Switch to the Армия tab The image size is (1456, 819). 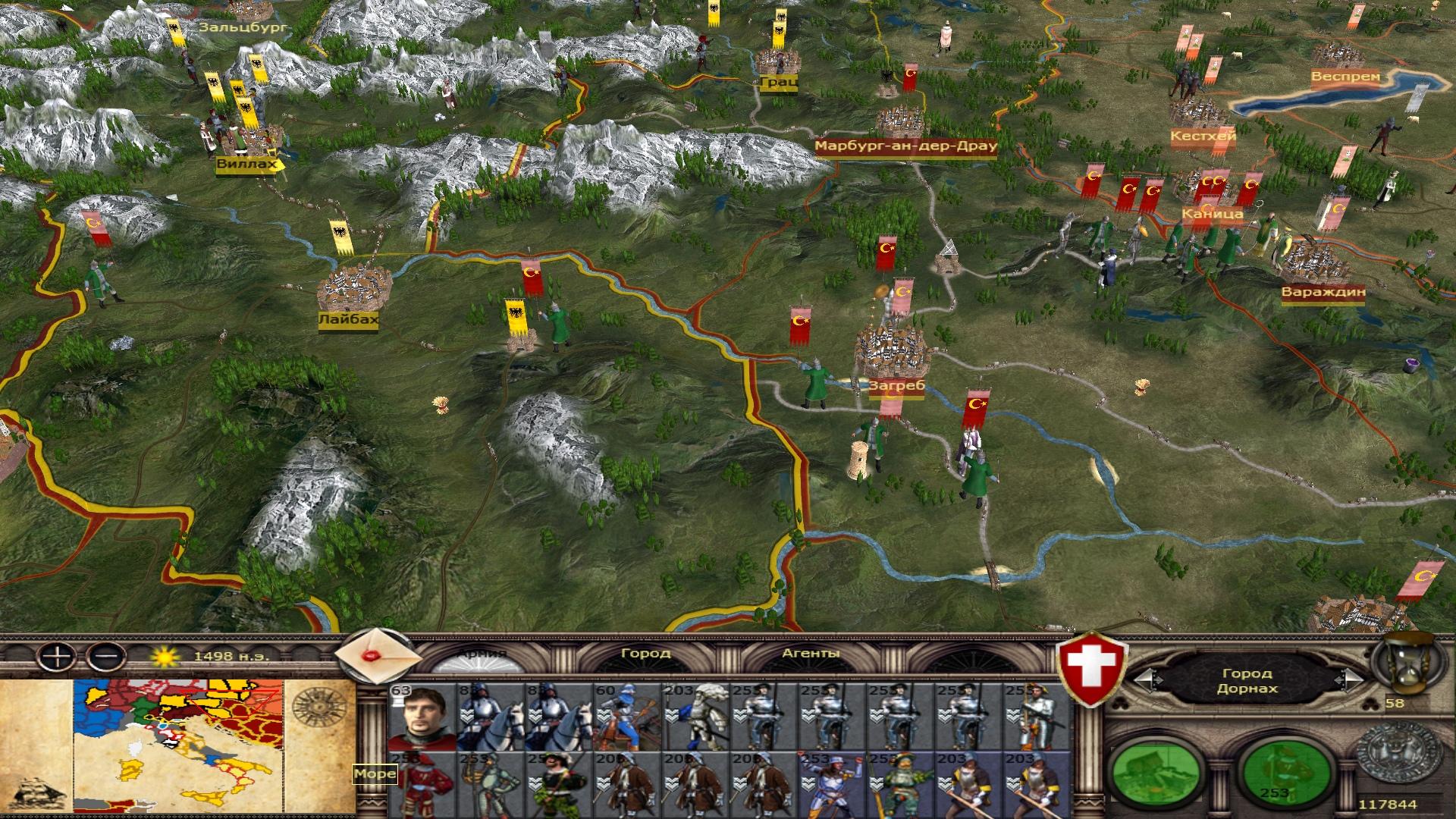tap(482, 654)
